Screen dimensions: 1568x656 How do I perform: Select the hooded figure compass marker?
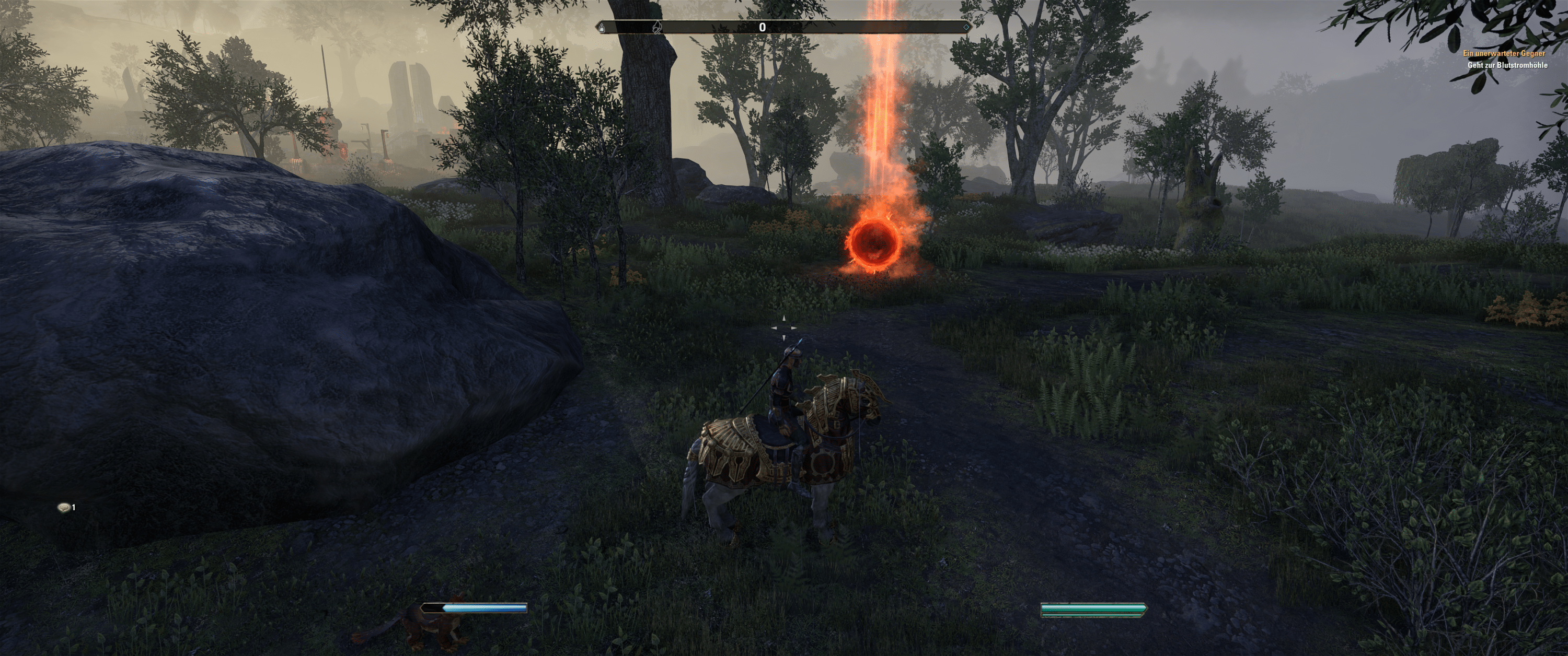pos(603,27)
